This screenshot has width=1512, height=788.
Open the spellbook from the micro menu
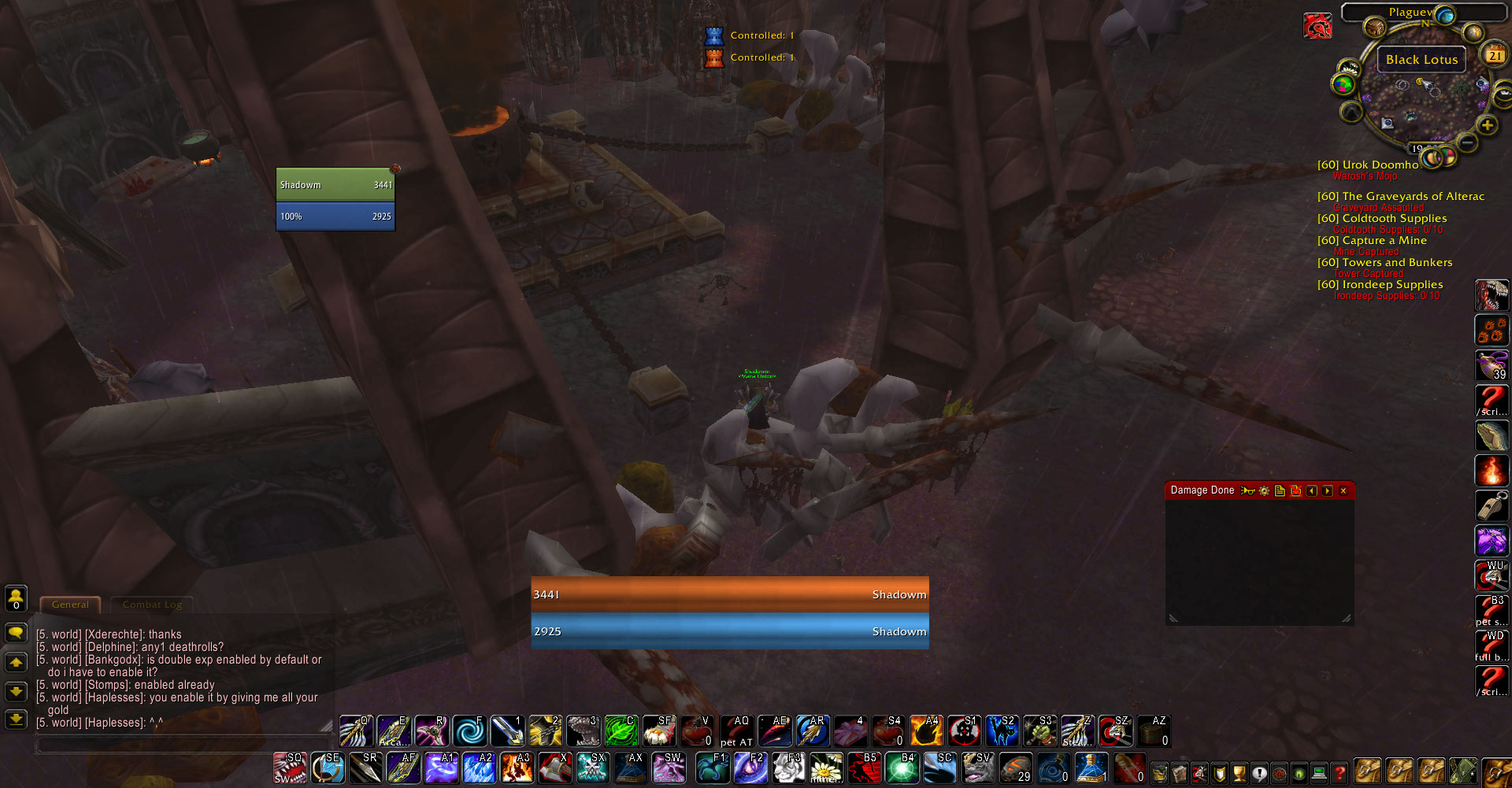[1180, 774]
